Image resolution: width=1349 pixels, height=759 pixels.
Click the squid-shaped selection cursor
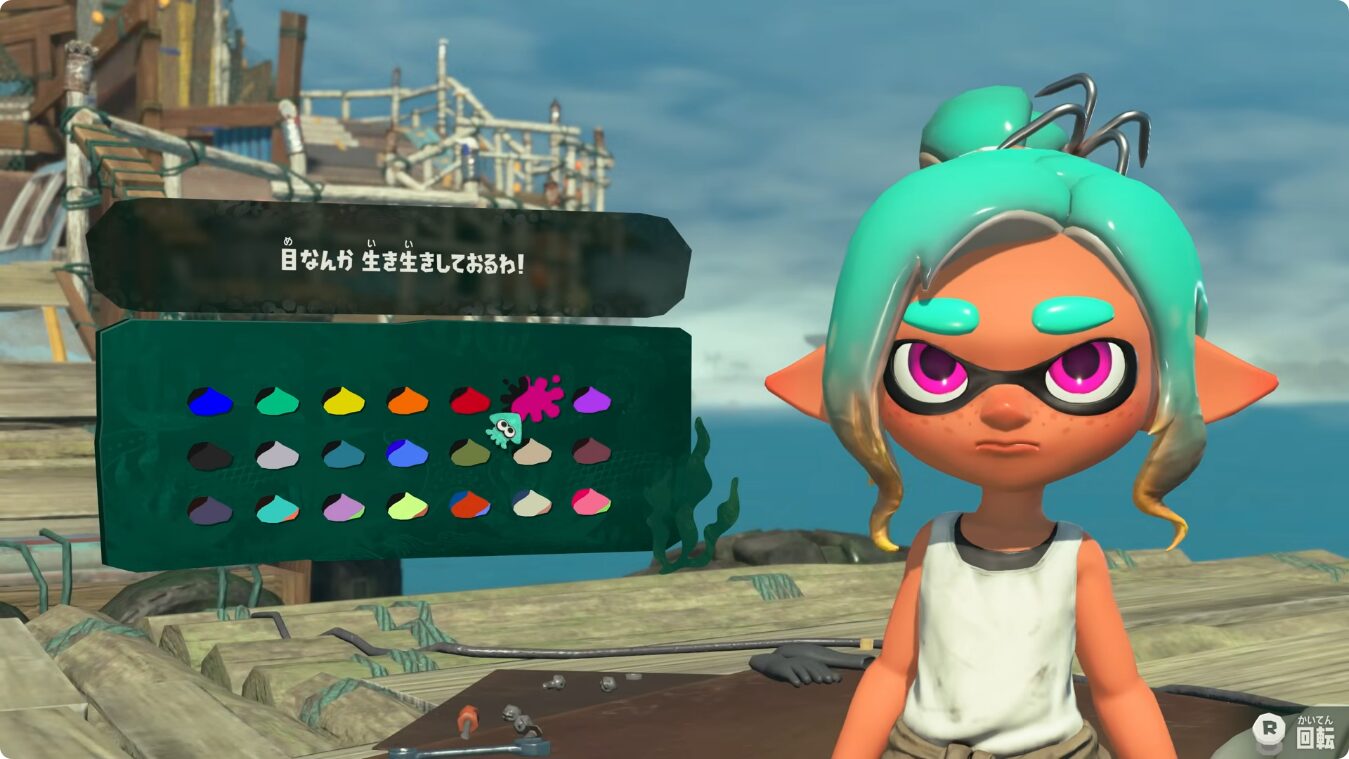click(503, 427)
